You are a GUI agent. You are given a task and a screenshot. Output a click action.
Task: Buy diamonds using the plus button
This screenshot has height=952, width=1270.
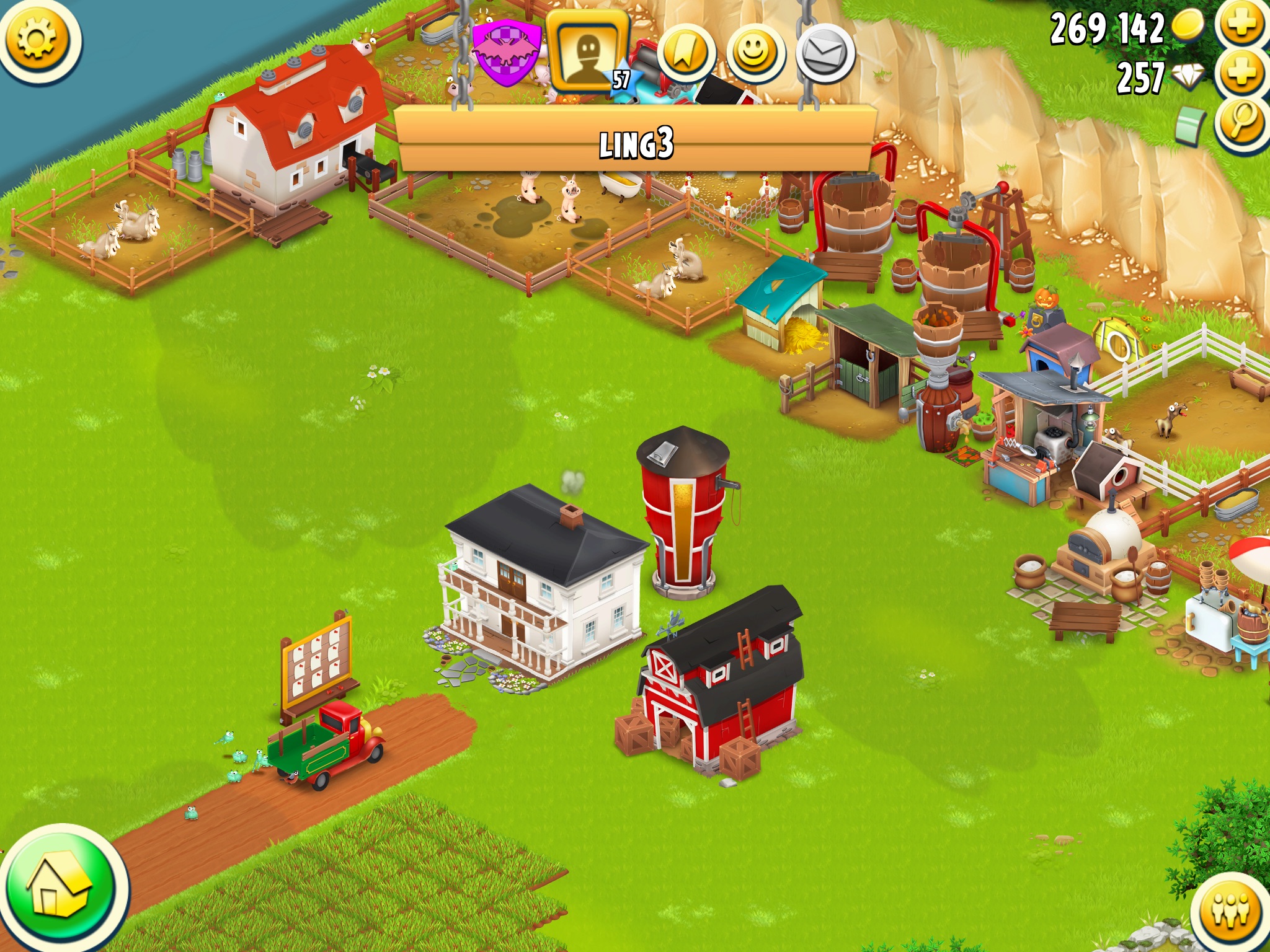tap(1241, 74)
